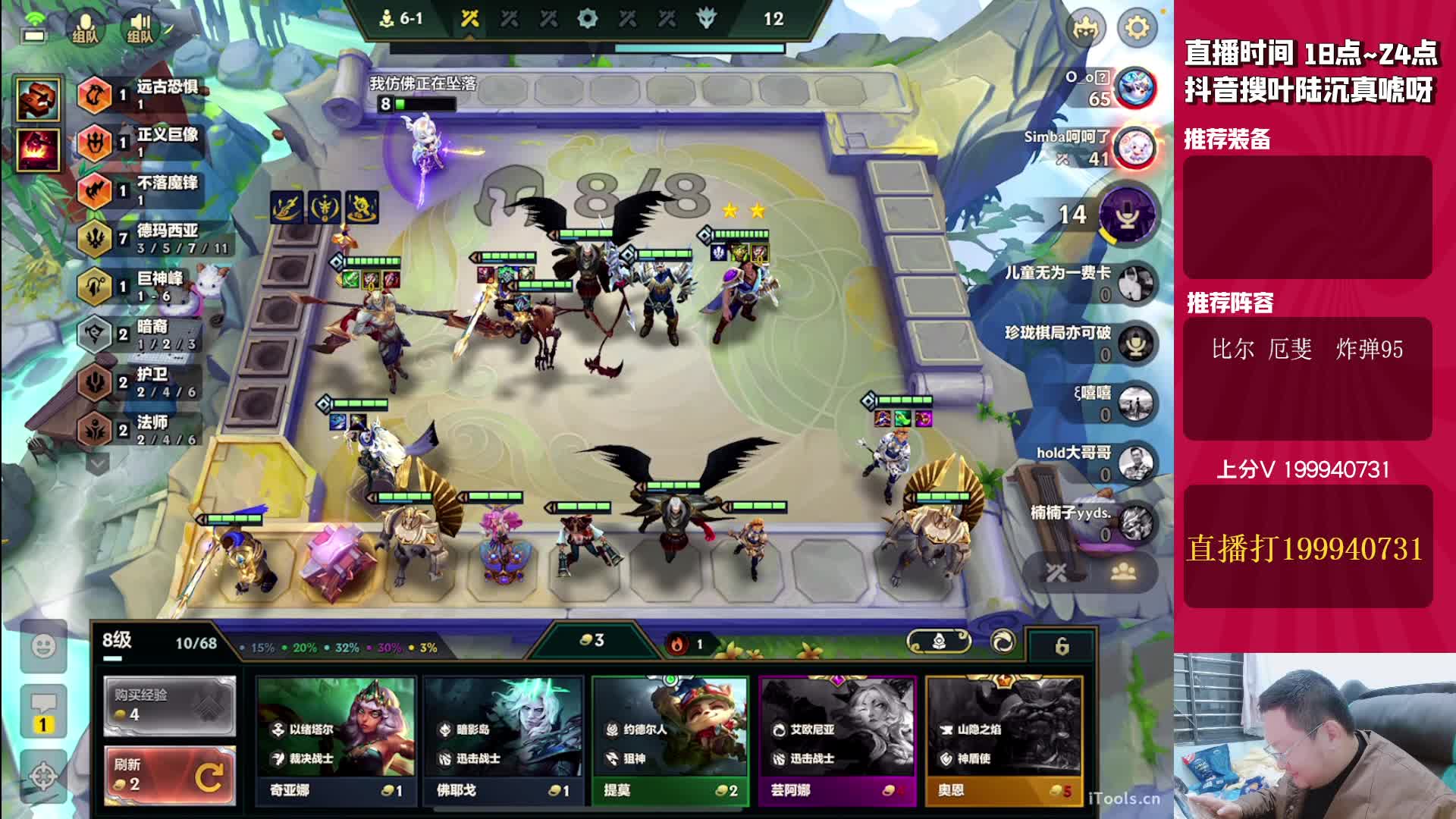Purchase the 奥恩 five-cost card
The width and height of the screenshot is (1456, 819).
[x=1004, y=737]
